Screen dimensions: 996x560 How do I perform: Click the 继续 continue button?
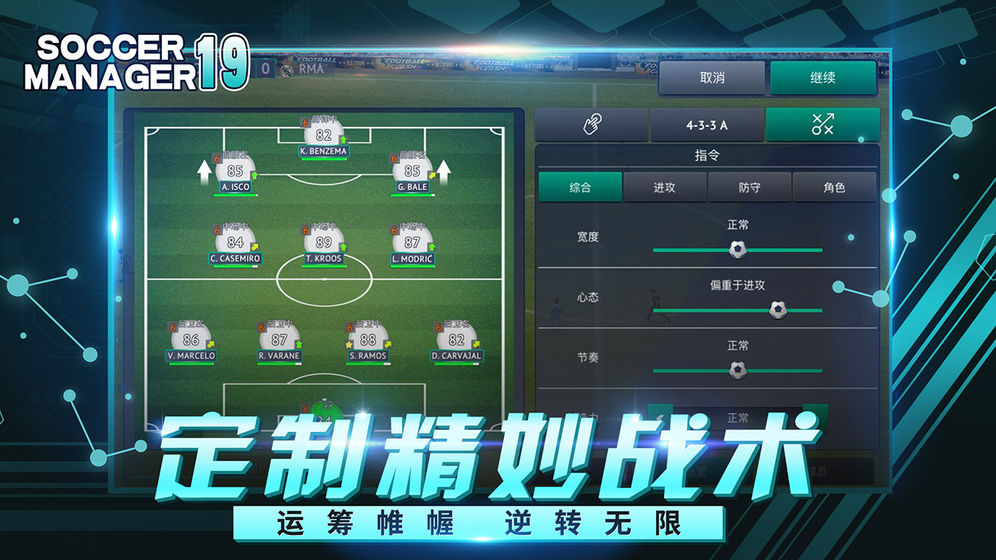coord(823,78)
